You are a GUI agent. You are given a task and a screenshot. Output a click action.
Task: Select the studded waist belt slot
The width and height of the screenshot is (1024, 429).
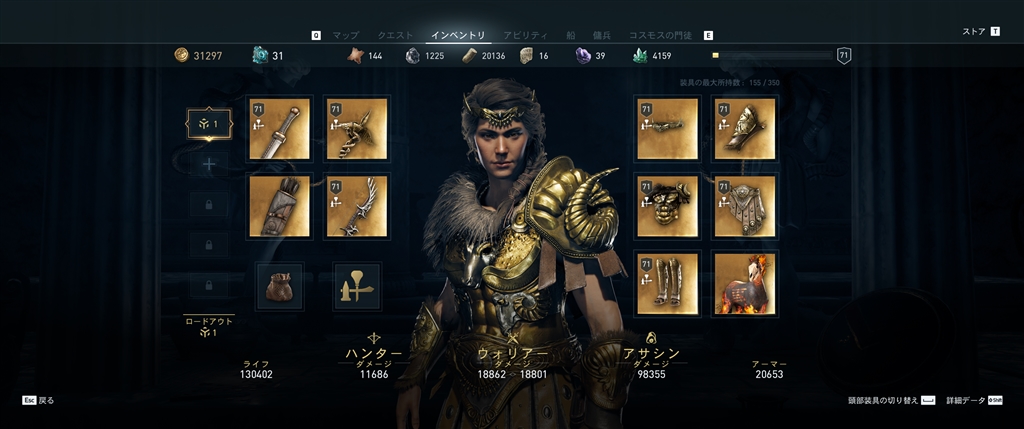(745, 207)
